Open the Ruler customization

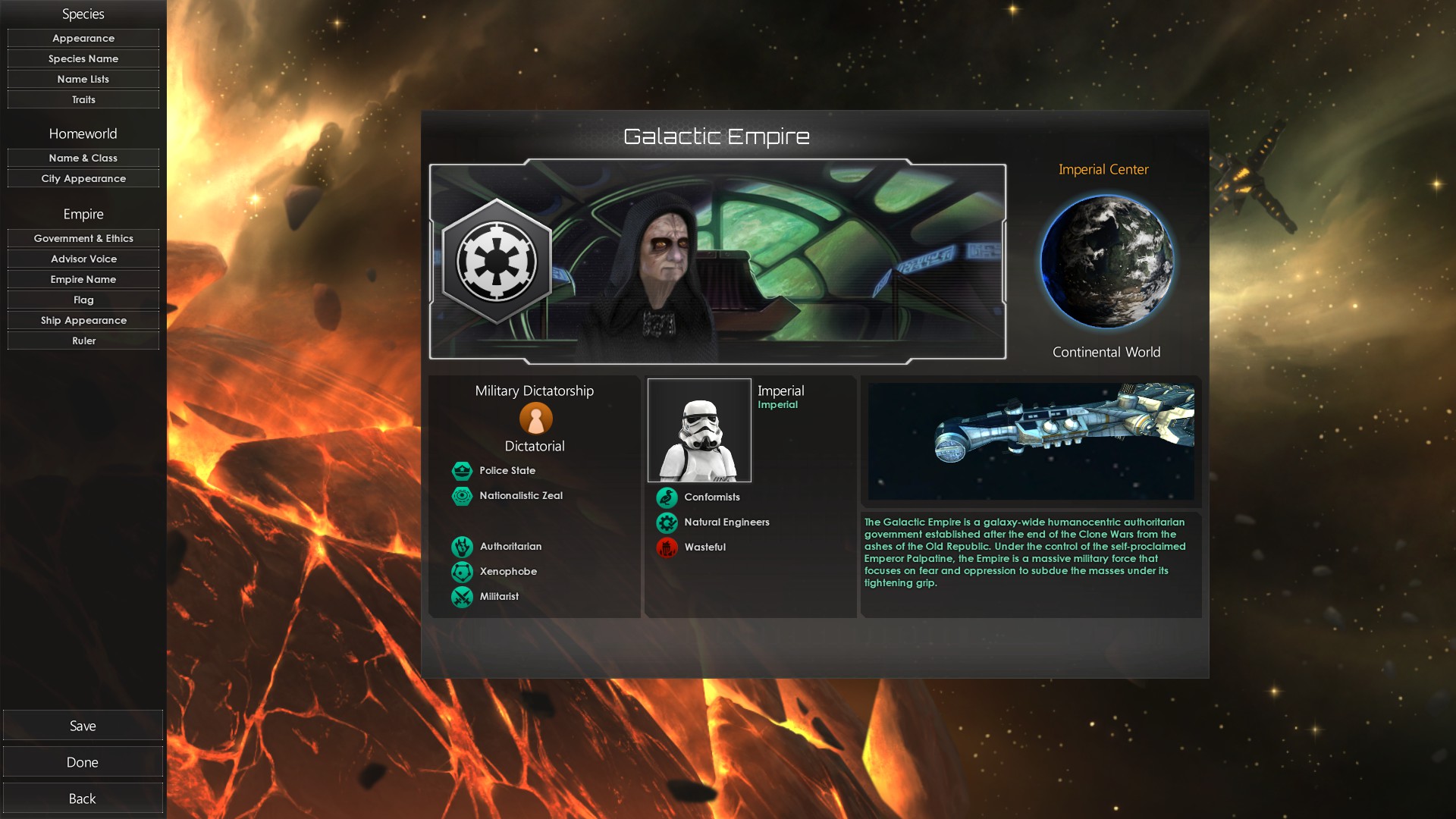pos(83,340)
